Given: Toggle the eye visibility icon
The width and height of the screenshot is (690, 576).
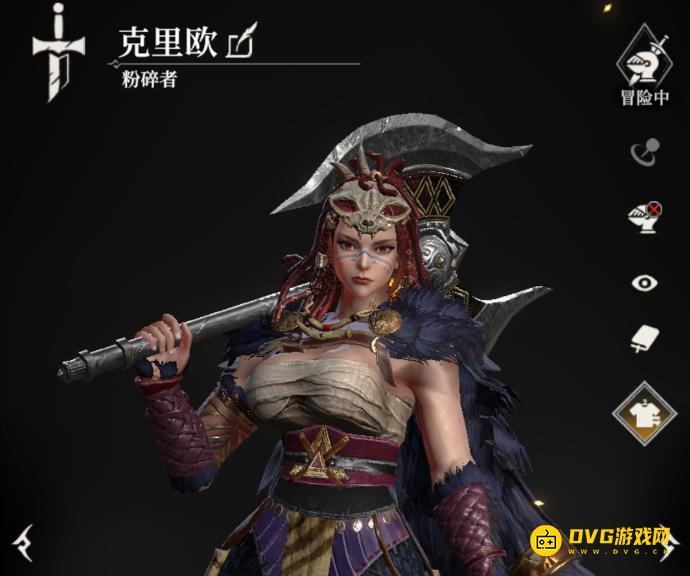Looking at the screenshot, I should pyautogui.click(x=643, y=283).
